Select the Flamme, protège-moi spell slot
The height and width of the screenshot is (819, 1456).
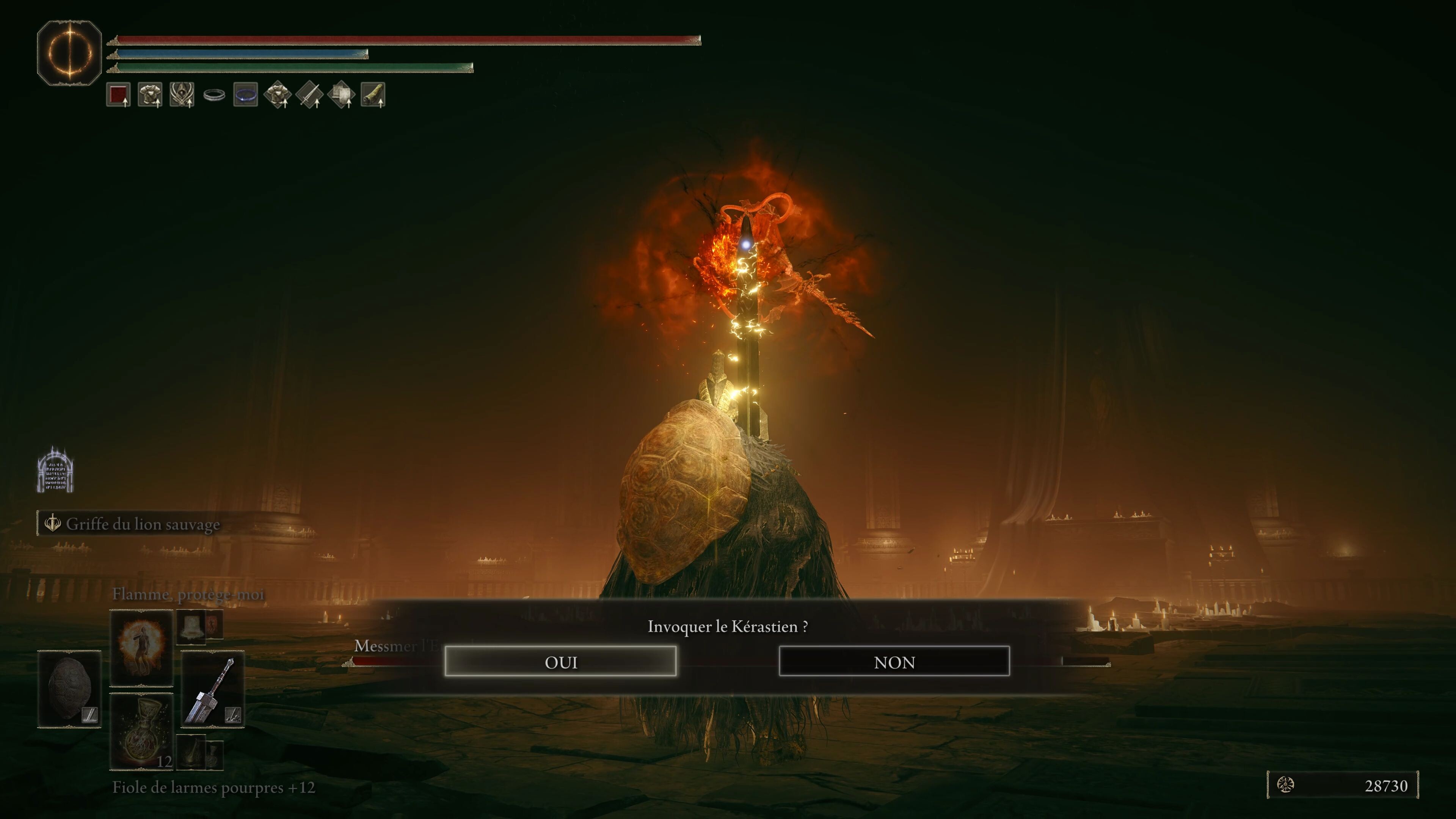141,647
